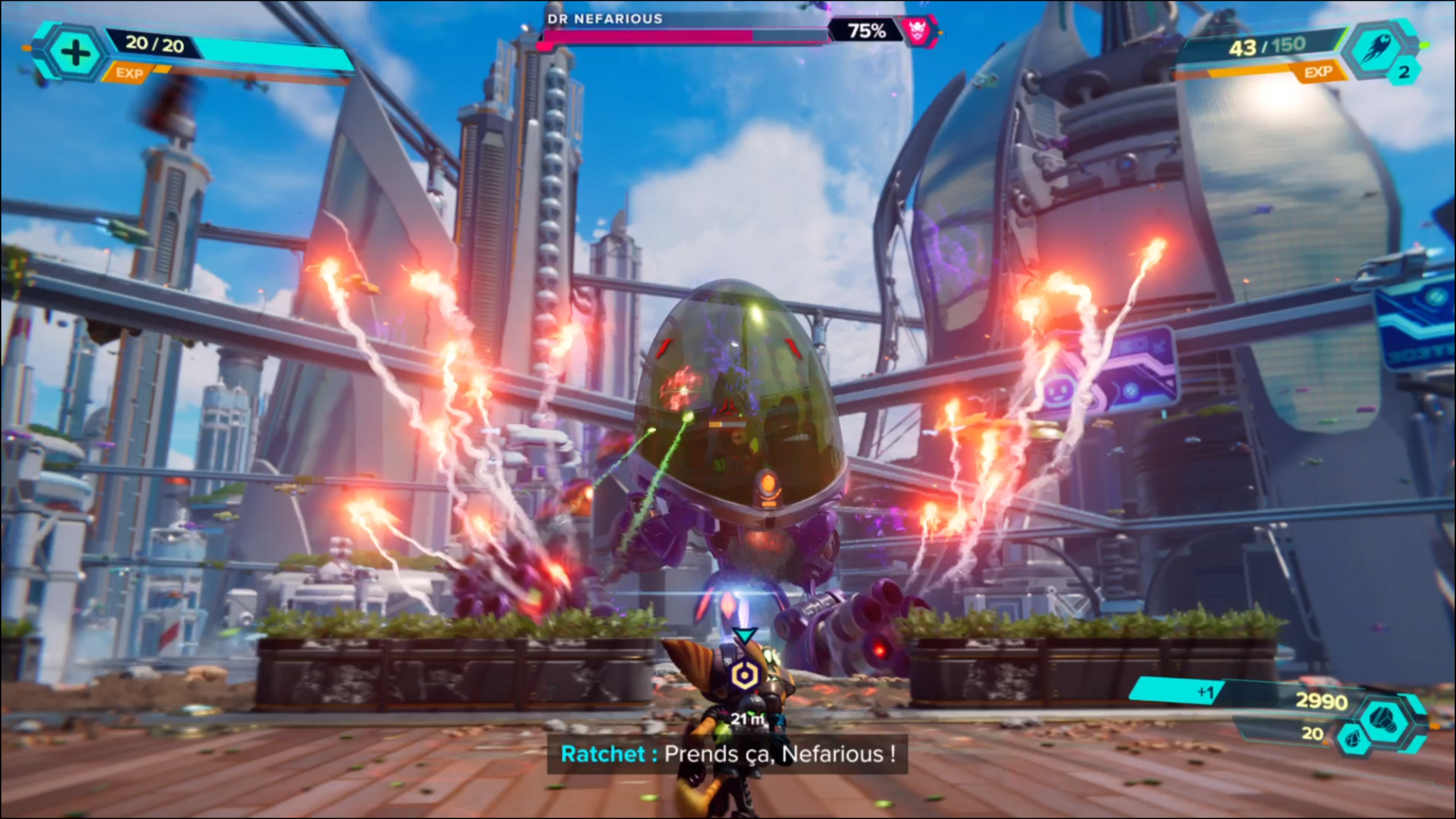Click the green plus health icon
Viewport: 1456px width, 819px height.
tap(75, 53)
